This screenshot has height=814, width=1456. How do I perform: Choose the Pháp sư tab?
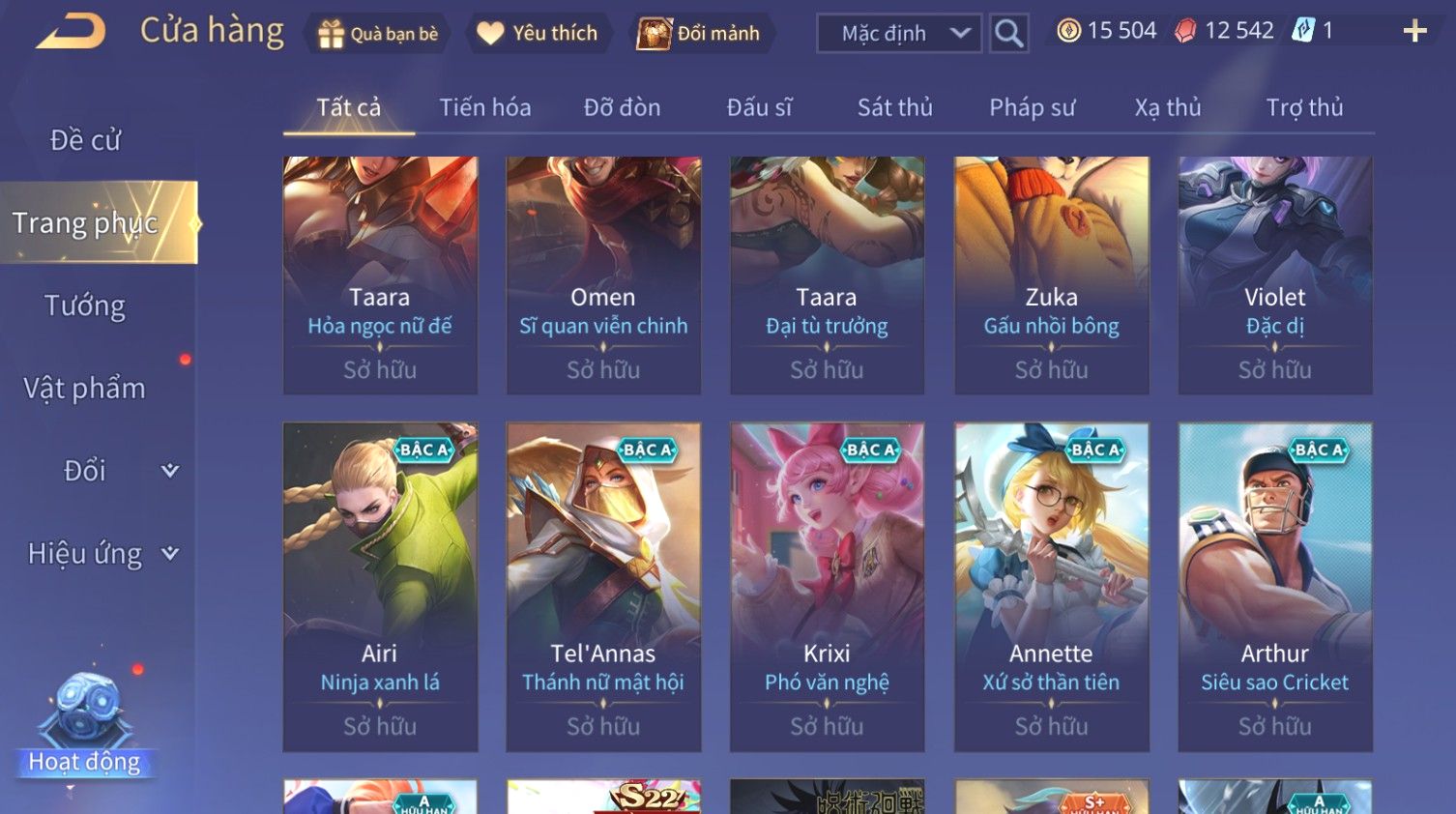pyautogui.click(x=1032, y=107)
